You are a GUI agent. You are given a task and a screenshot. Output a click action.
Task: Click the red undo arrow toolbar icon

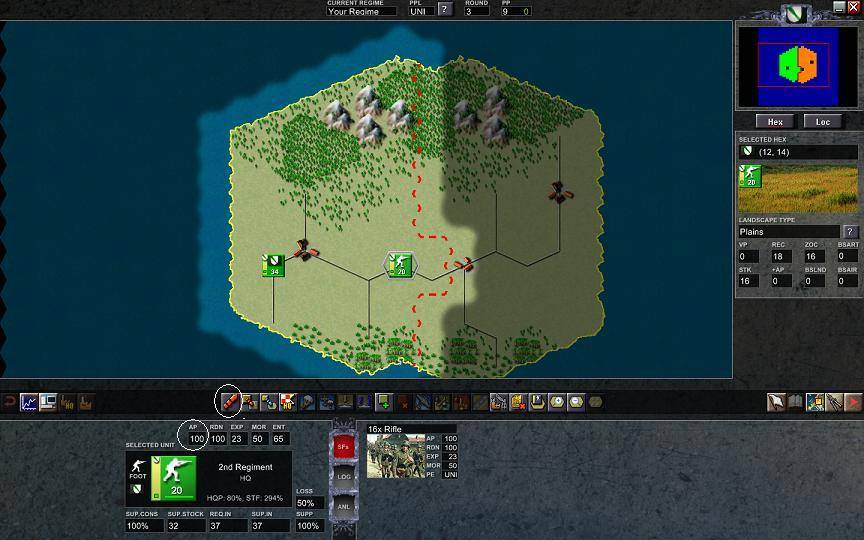(x=10, y=402)
